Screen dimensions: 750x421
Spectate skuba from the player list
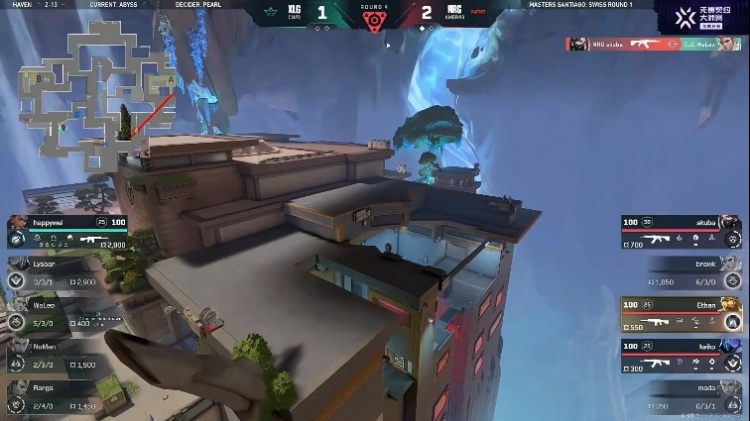[681, 230]
